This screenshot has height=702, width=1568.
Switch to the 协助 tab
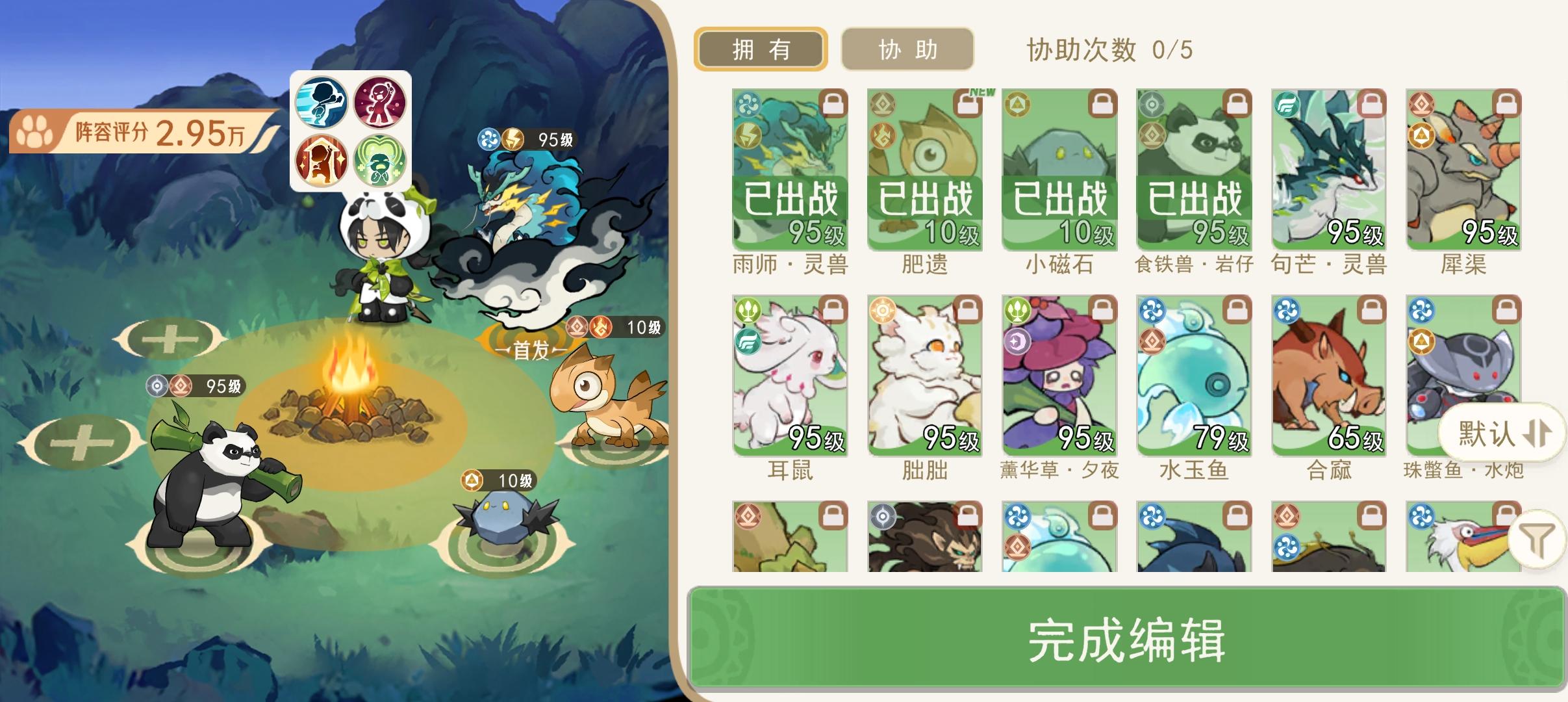pos(907,49)
